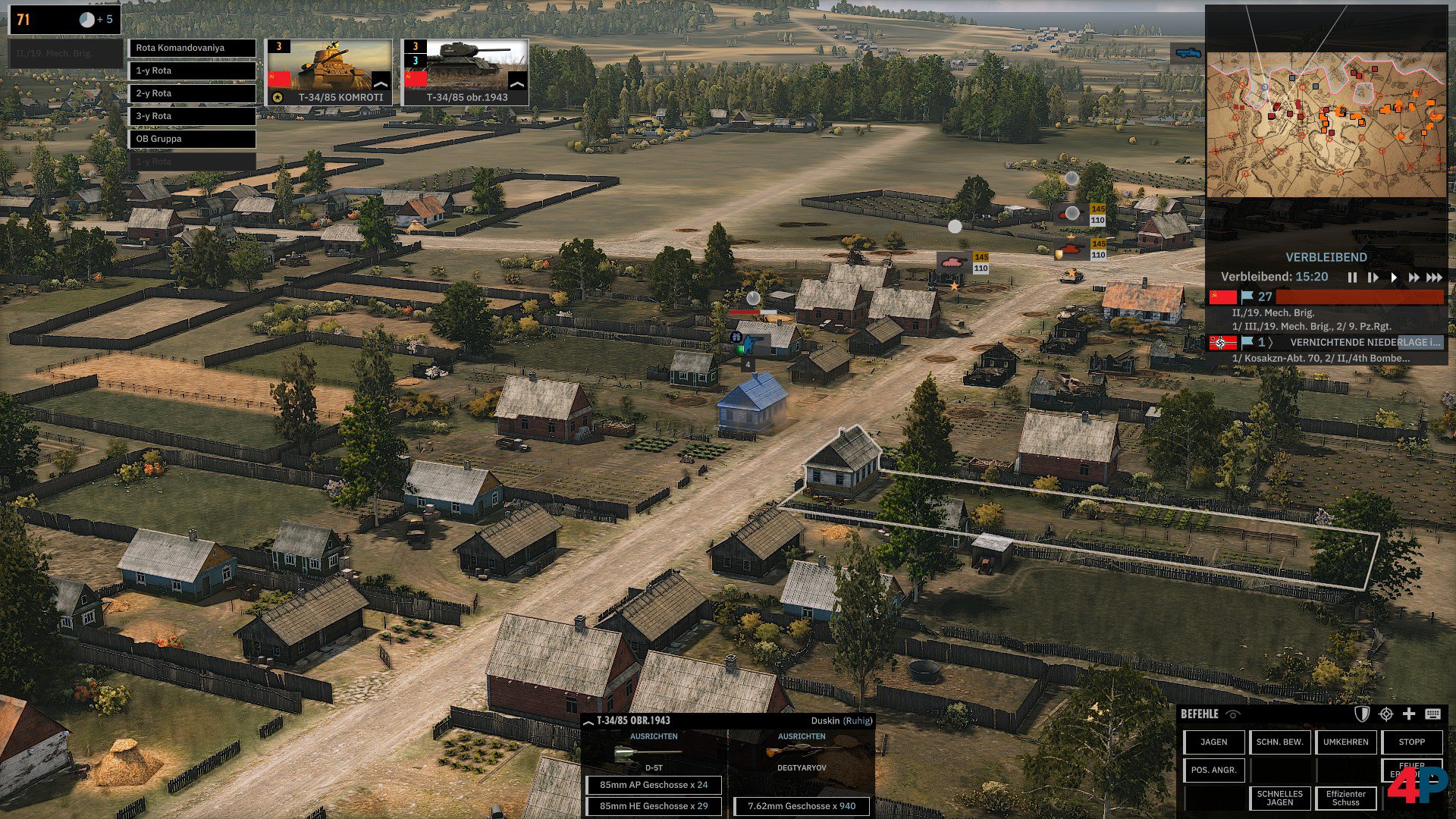
Task: Select OB Gruppa in the unit list
Action: point(191,139)
